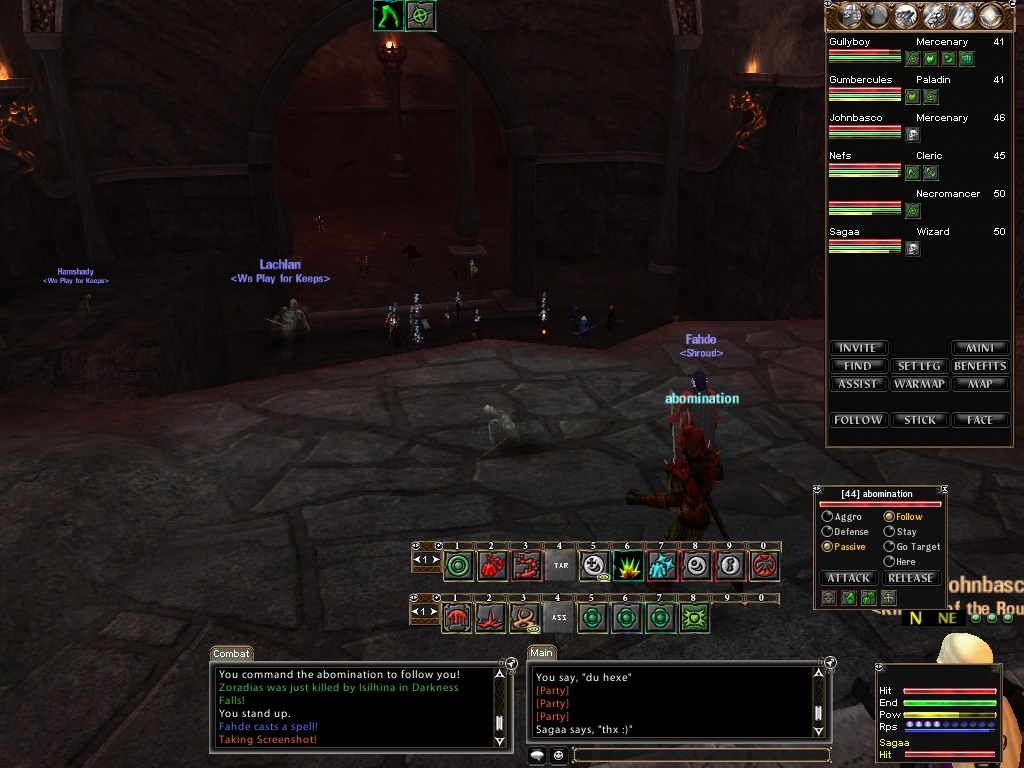This screenshot has width=1024, height=768.
Task: Activate the ASS macro slot
Action: click(561, 618)
